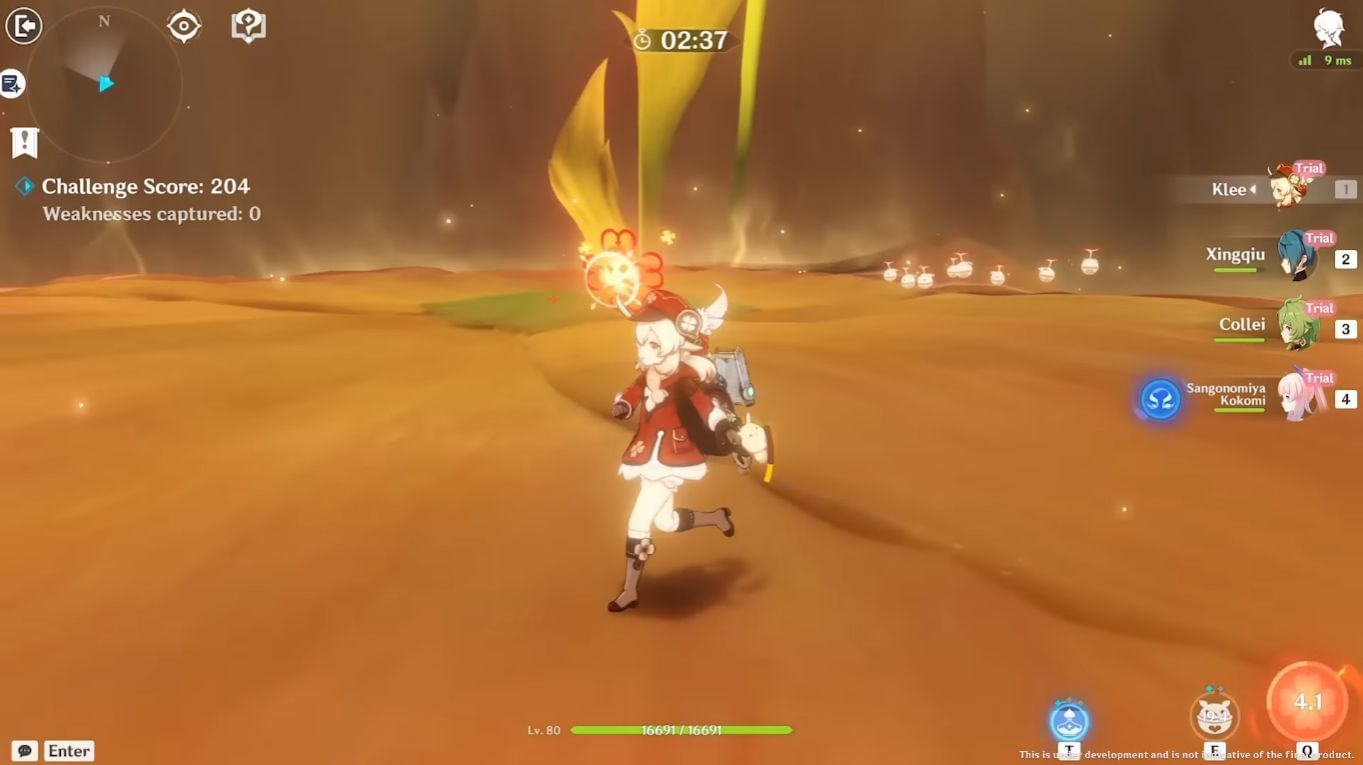This screenshot has width=1363, height=765.
Task: Use Klee's Jumpy Dumpty skill icon
Action: pyautogui.click(x=1215, y=716)
